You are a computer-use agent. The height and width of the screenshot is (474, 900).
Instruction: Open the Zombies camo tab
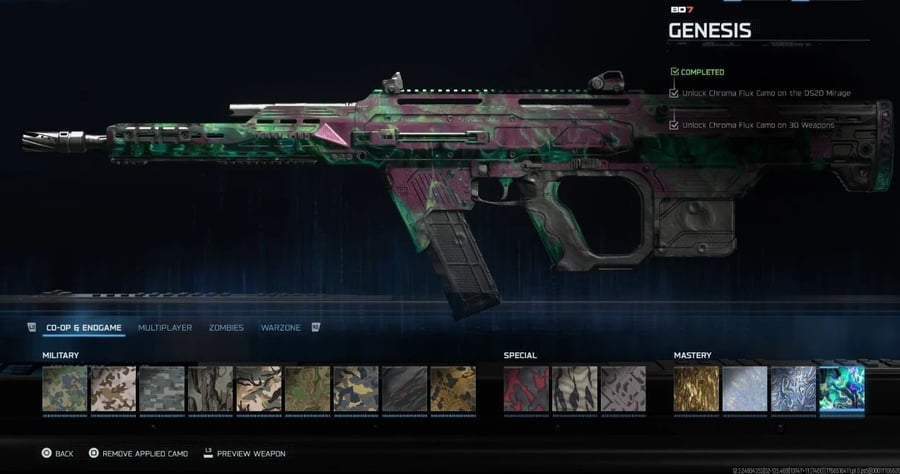point(226,328)
